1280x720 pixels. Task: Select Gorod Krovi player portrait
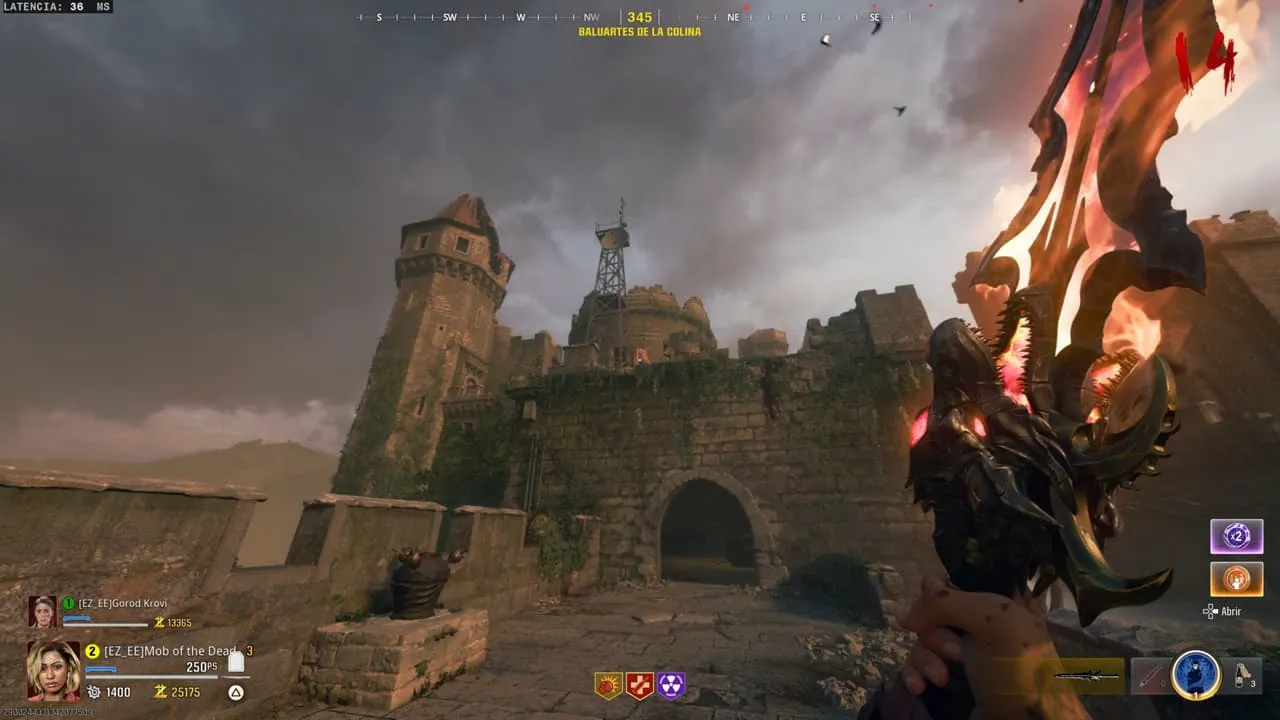(43, 611)
